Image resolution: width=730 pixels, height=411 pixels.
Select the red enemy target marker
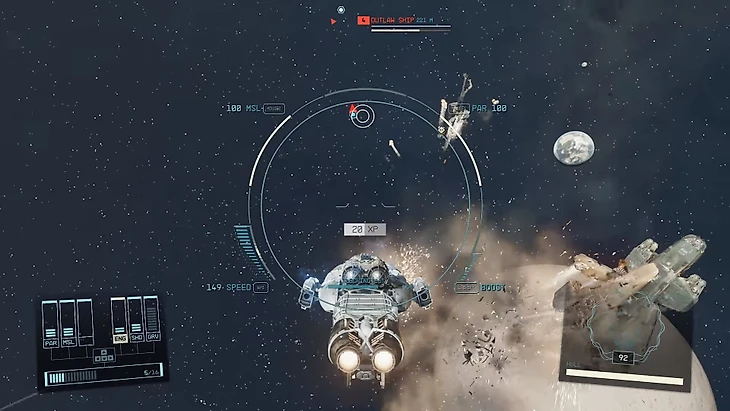pos(352,110)
